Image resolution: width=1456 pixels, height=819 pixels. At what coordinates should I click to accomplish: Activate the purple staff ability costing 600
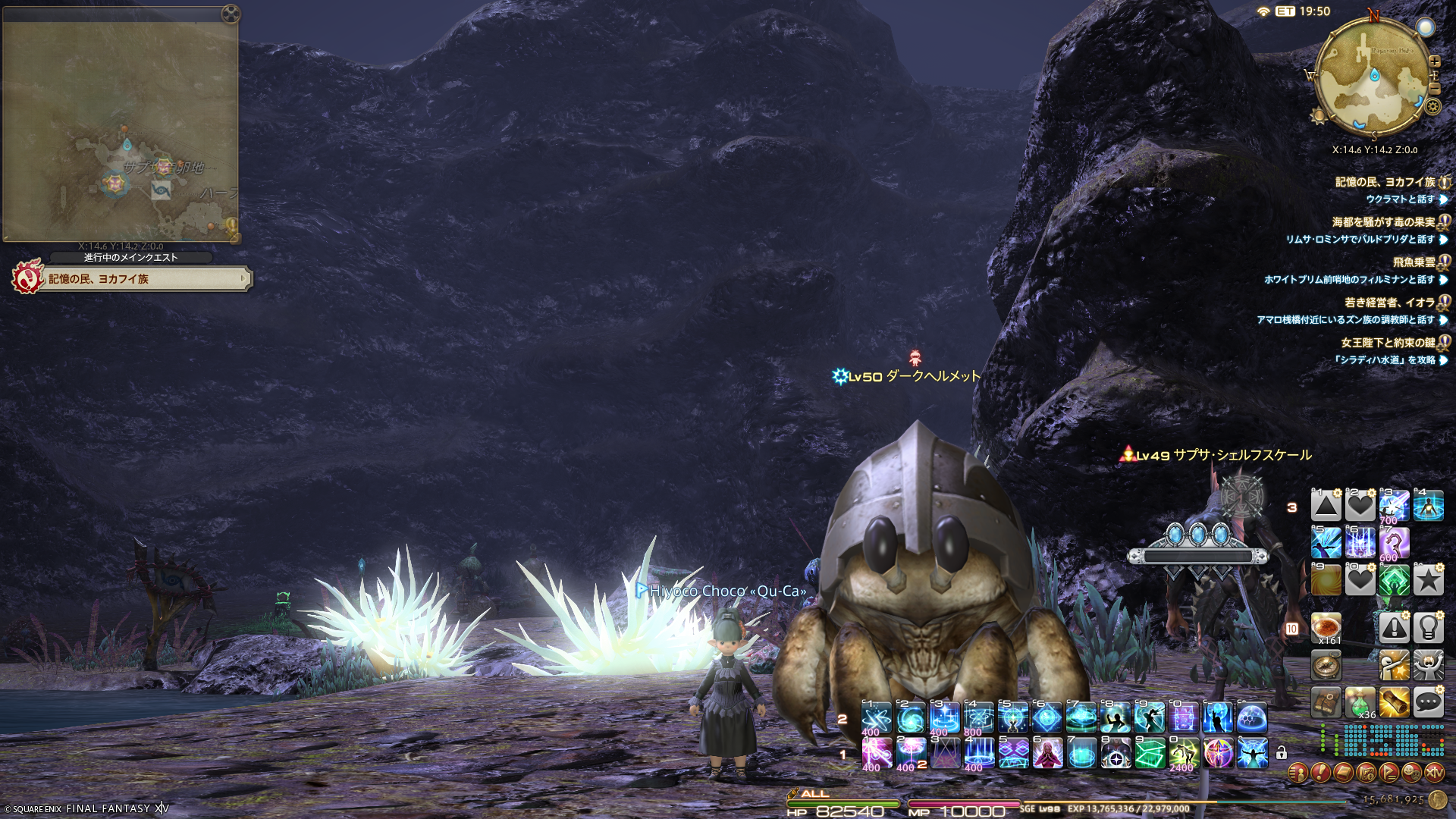coord(1394,543)
